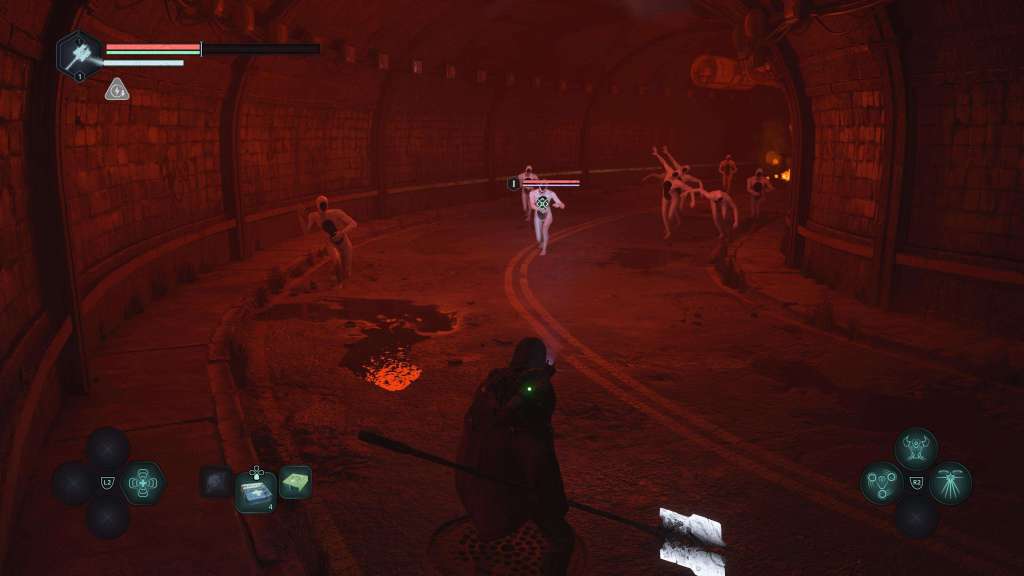The height and width of the screenshot is (576, 1024).
Task: Choose the dimmed grey item slot
Action: coord(215,482)
